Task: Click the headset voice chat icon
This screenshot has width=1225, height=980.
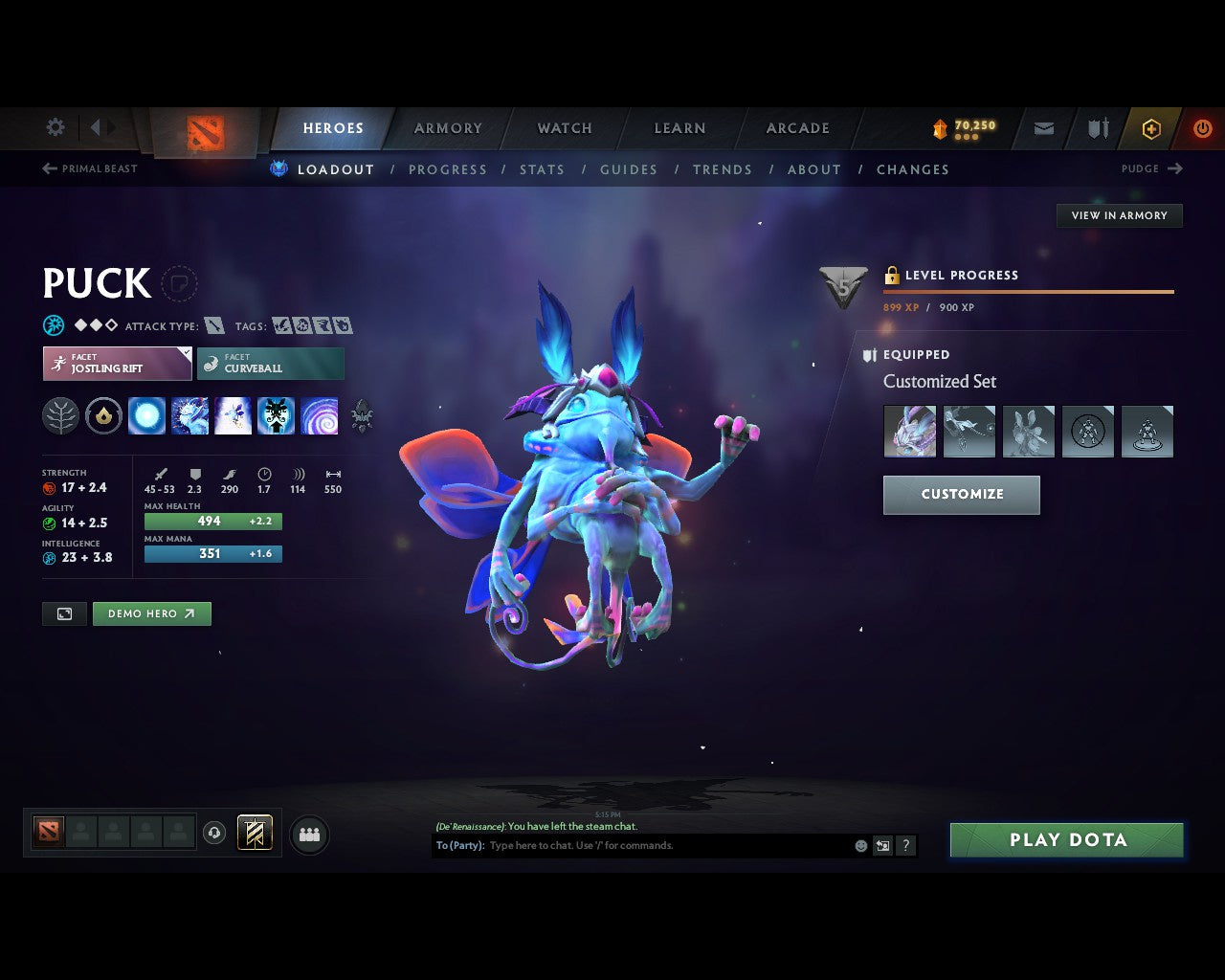Action: point(214,833)
